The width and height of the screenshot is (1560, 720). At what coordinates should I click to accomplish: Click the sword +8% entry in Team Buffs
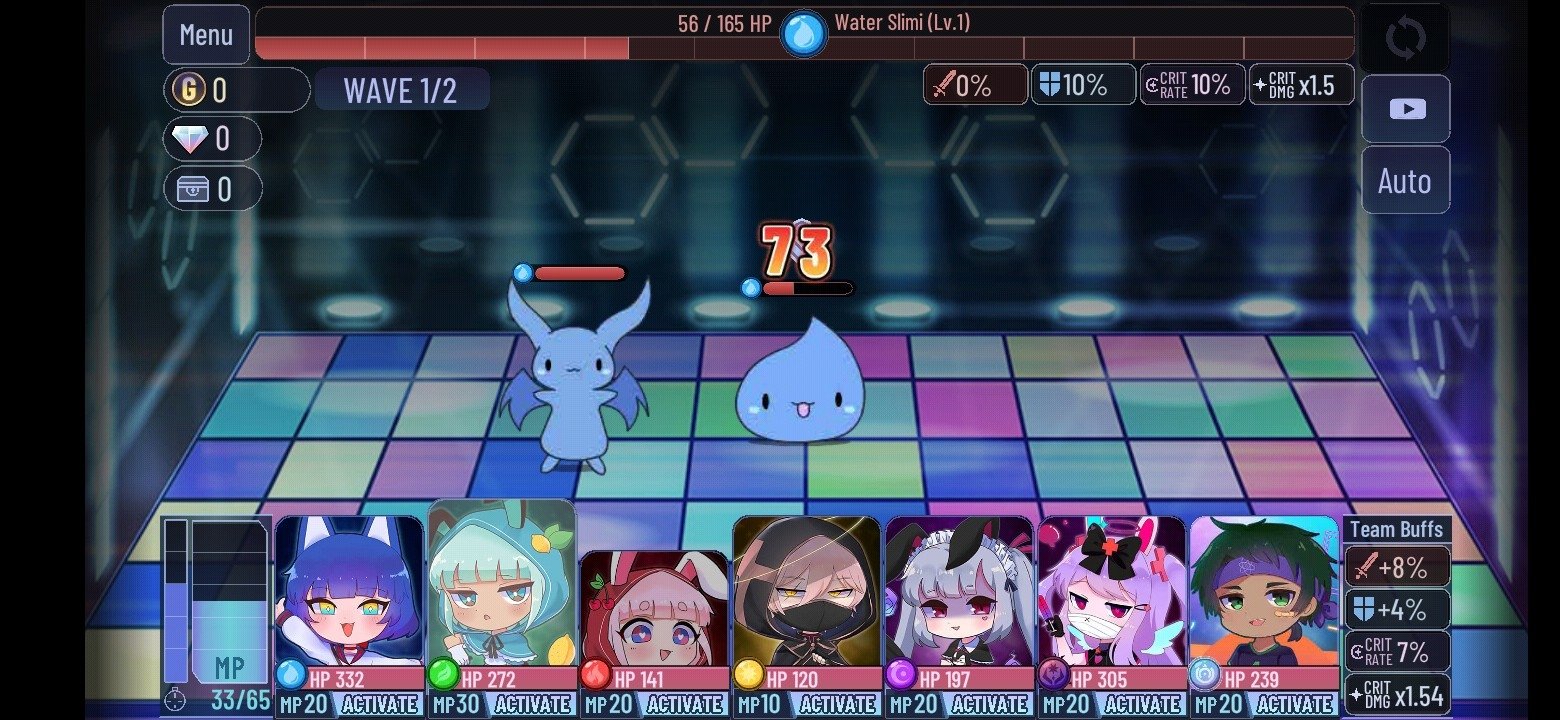click(1398, 567)
